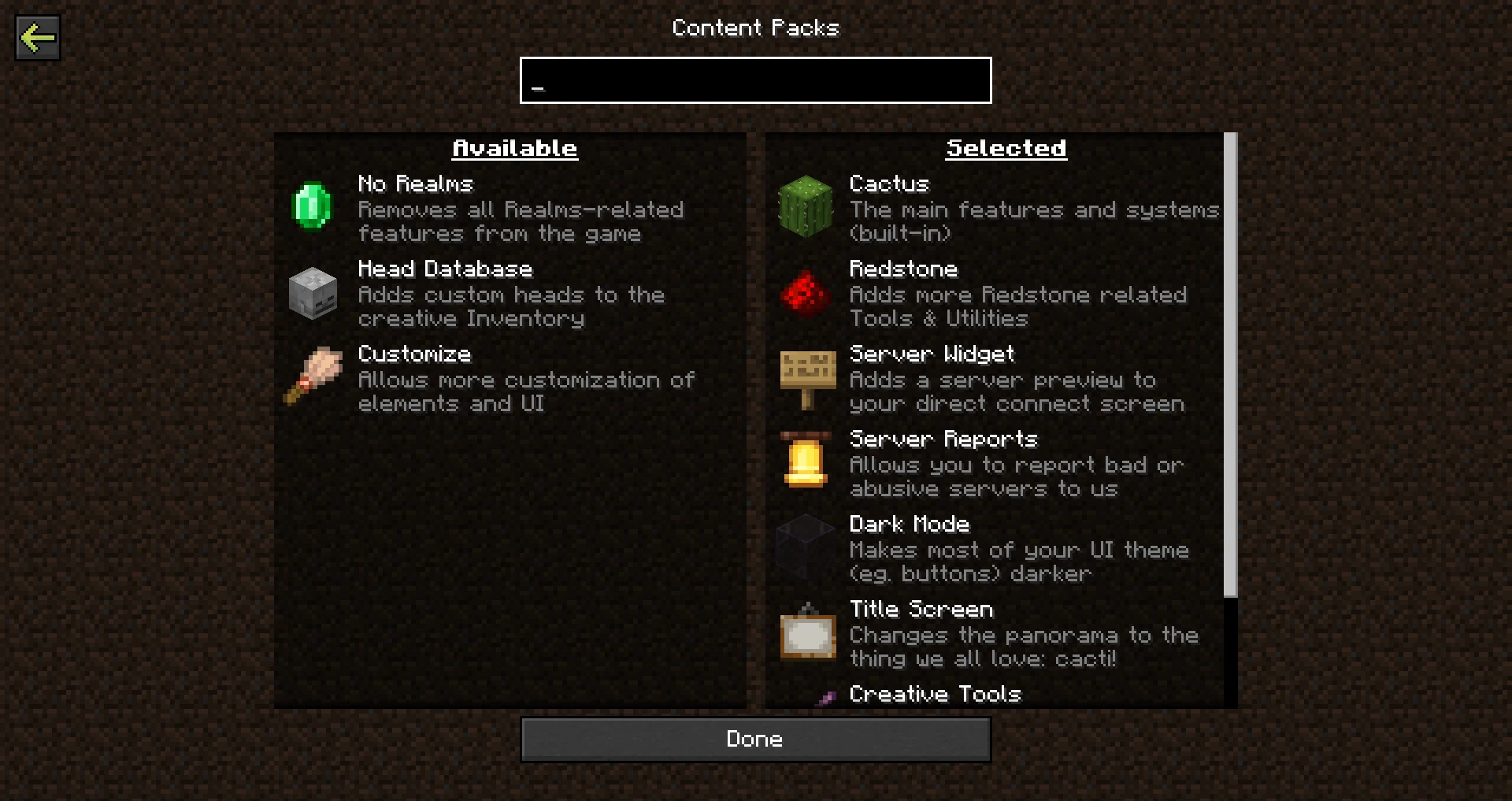Click the redstone dust icon

click(805, 294)
